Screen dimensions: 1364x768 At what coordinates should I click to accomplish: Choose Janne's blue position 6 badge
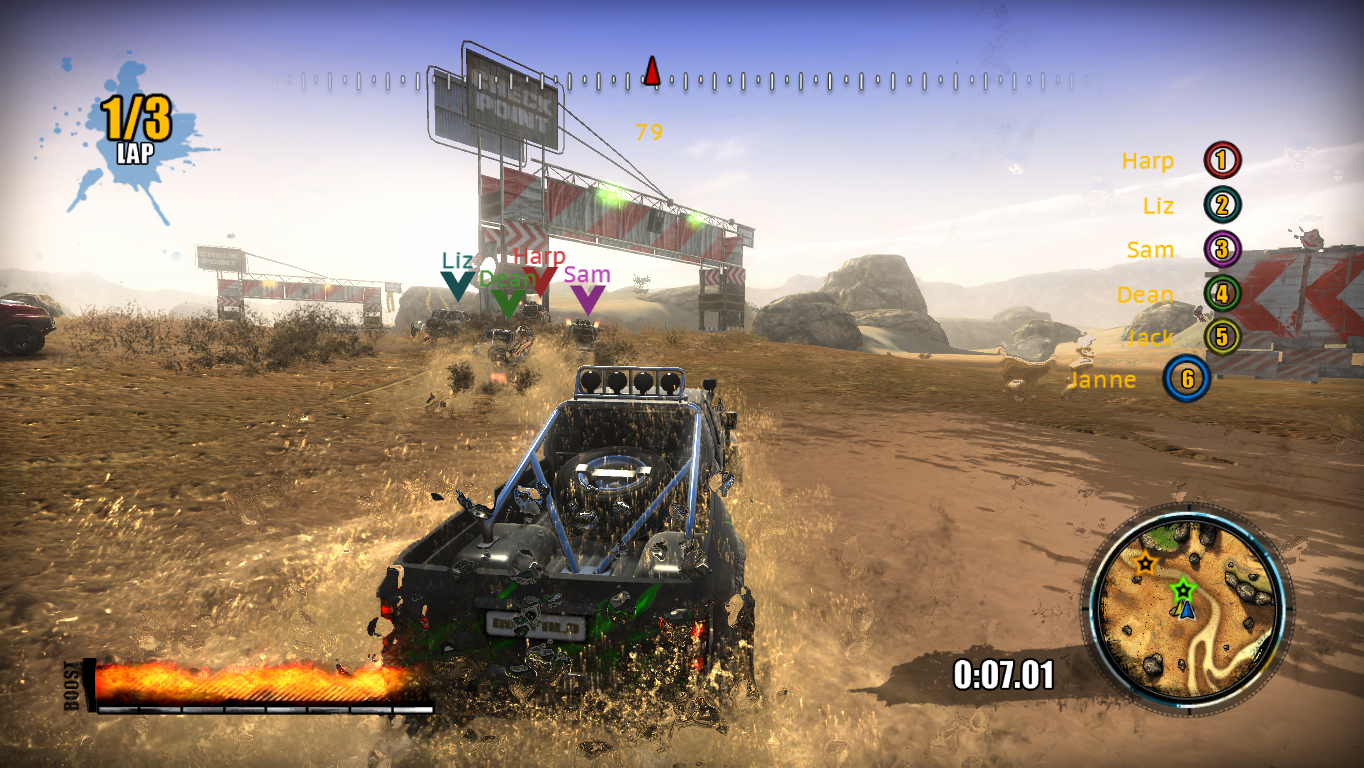point(1187,379)
